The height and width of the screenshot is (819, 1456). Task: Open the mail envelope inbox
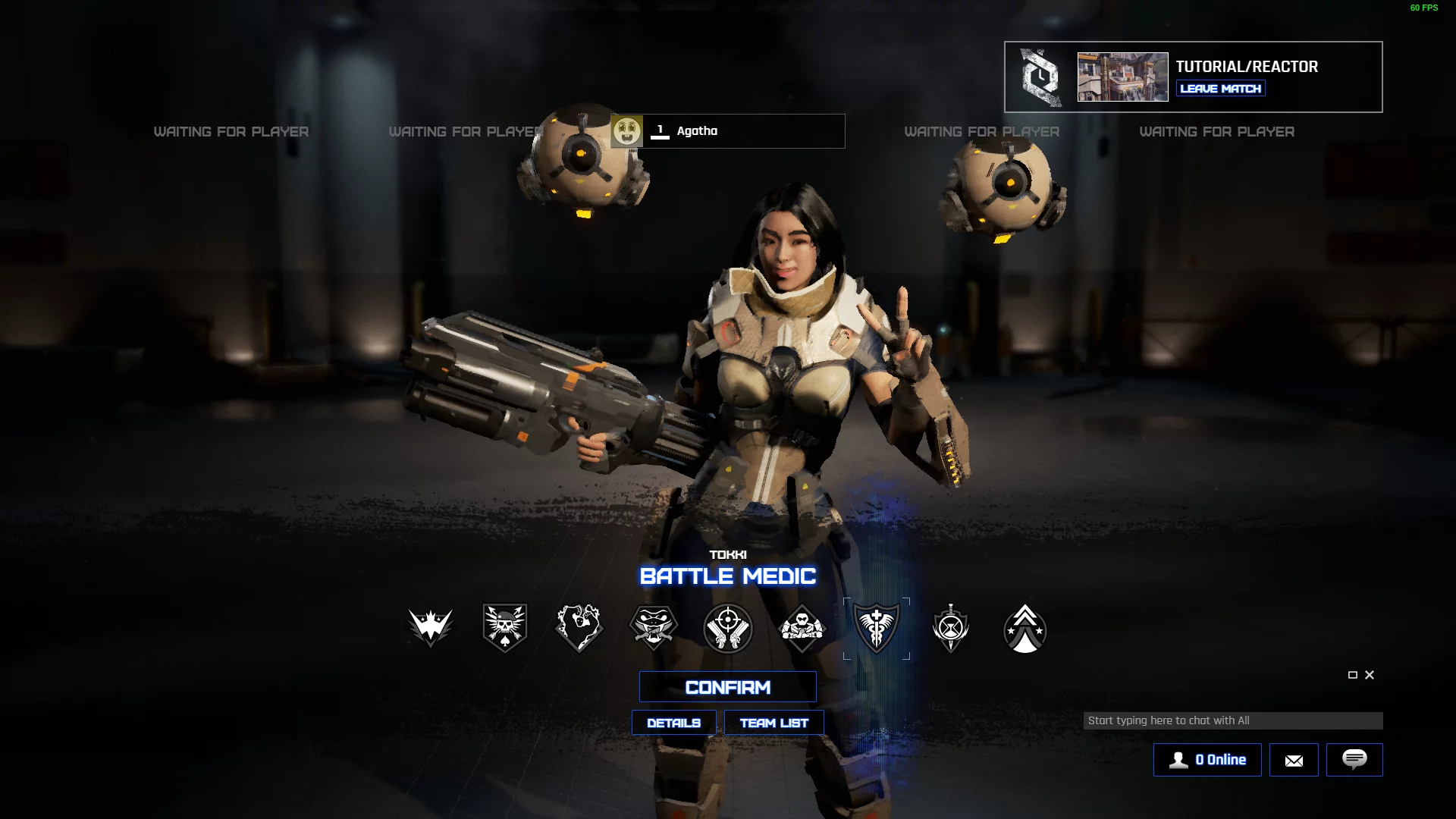(1294, 760)
